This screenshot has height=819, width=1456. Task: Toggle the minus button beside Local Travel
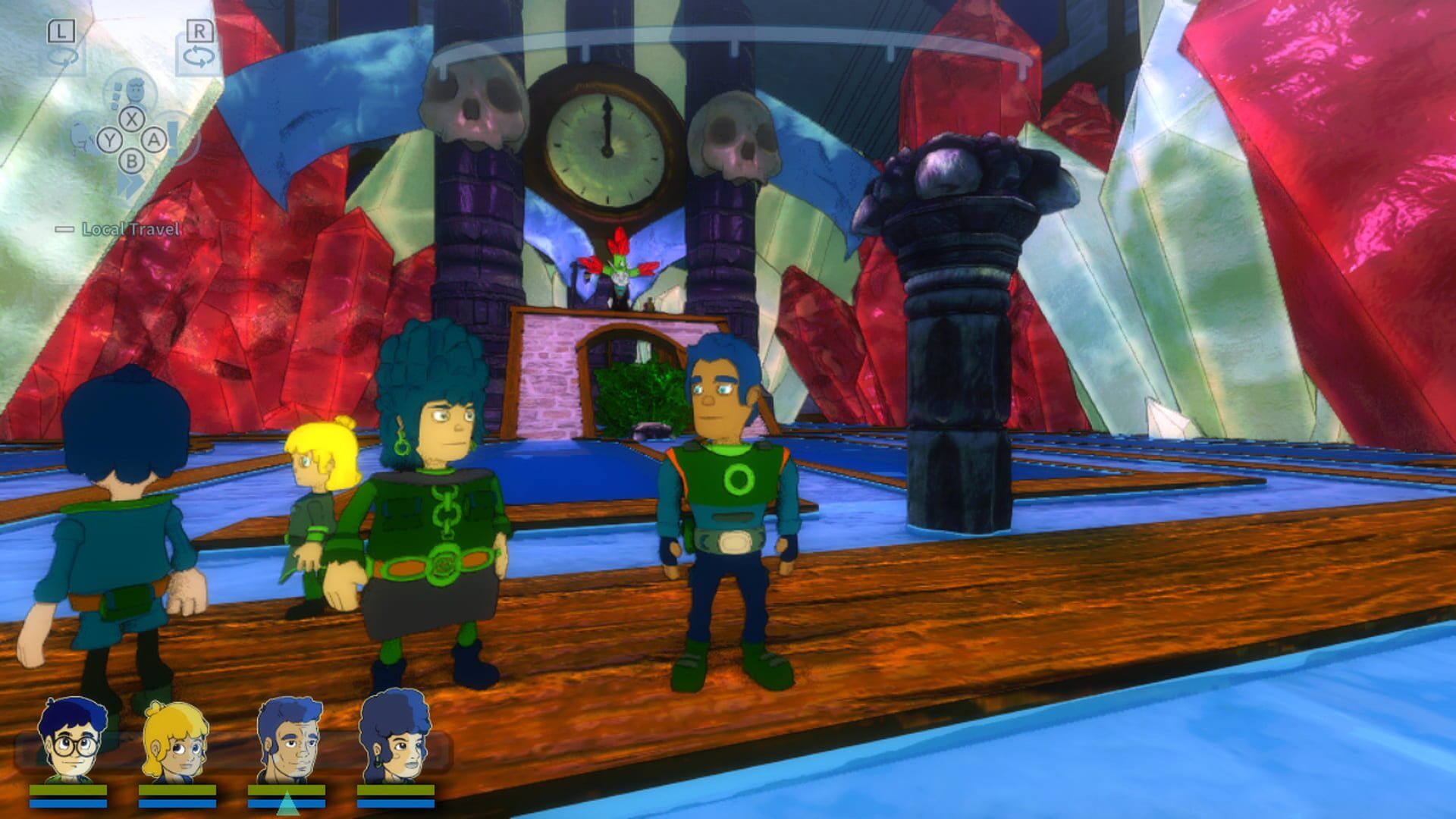64,229
